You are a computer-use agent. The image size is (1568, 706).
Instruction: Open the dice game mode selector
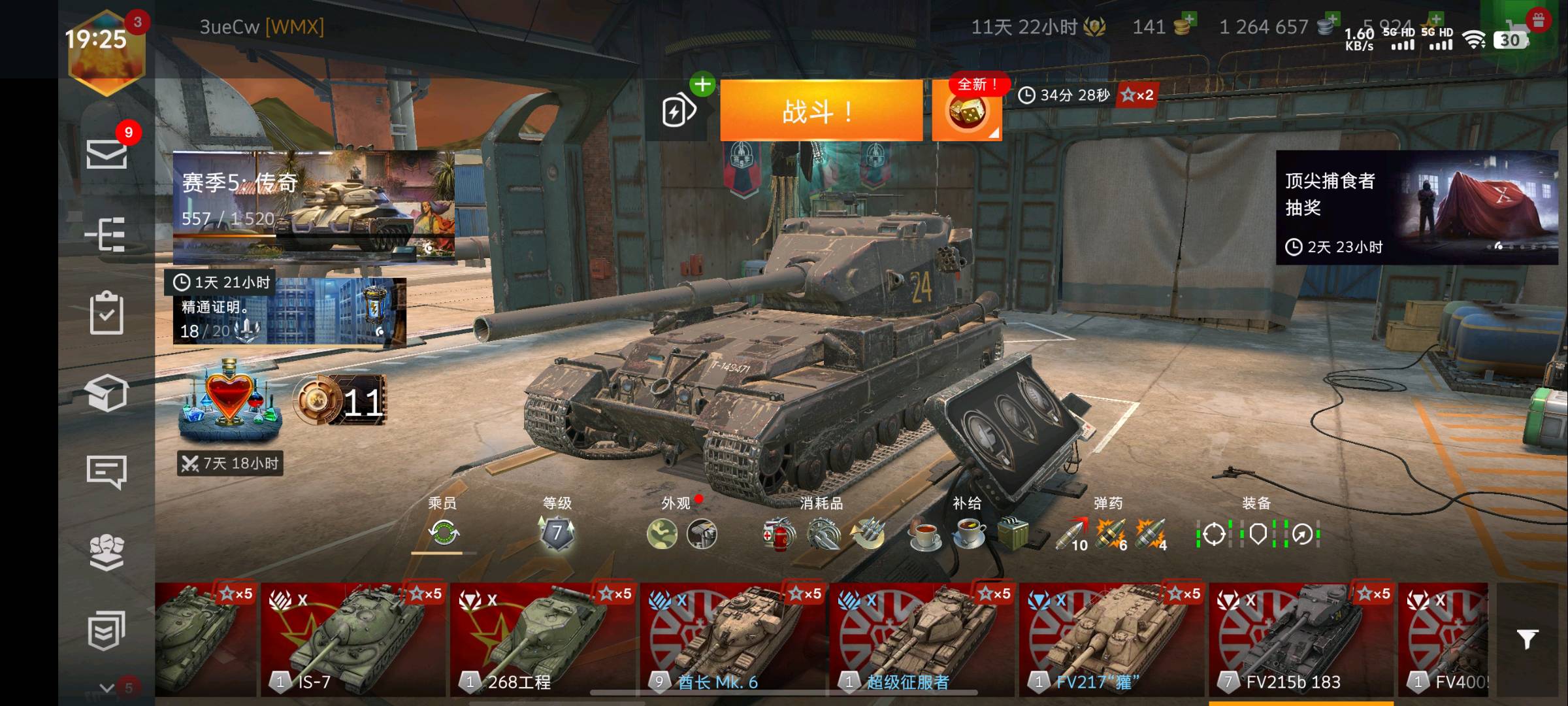click(966, 112)
